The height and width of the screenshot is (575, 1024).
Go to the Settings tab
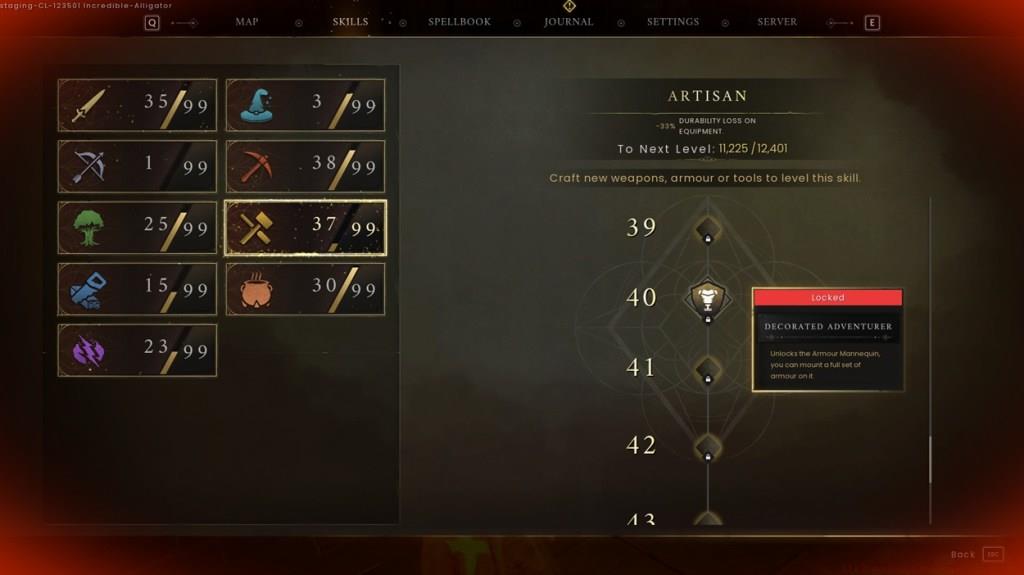[672, 22]
